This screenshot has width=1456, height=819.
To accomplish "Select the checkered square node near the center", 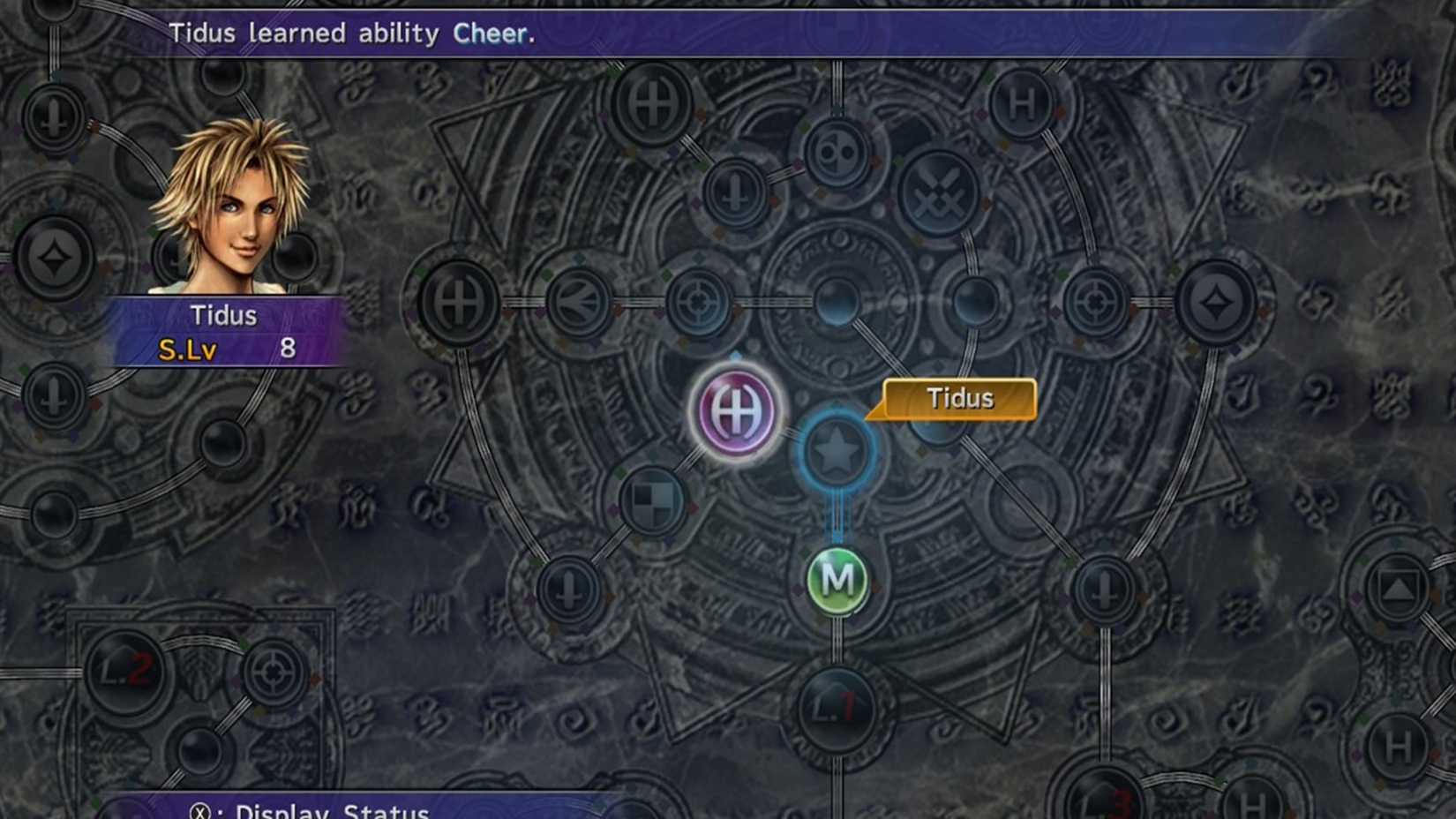I will tap(651, 501).
